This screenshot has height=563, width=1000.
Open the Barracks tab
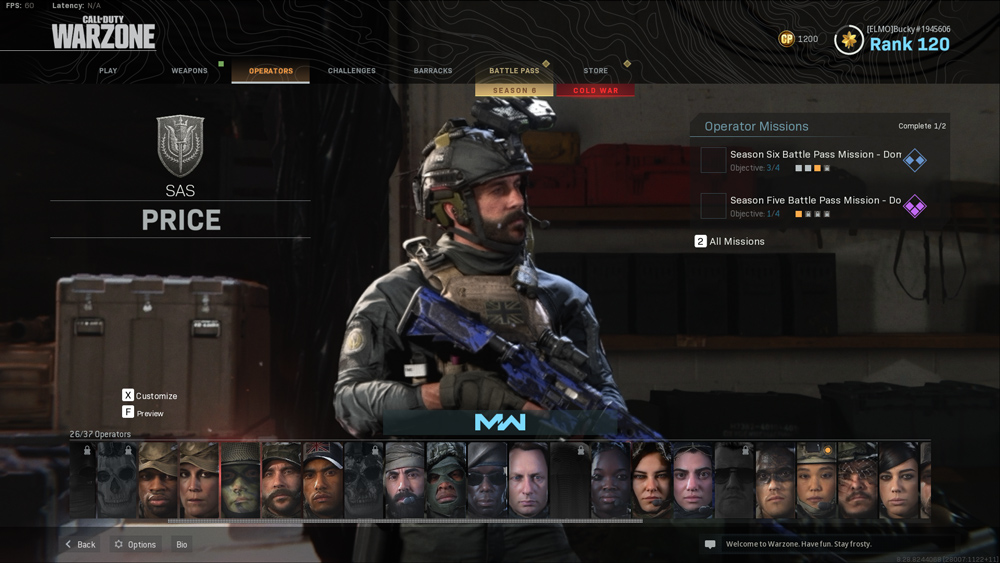point(433,71)
